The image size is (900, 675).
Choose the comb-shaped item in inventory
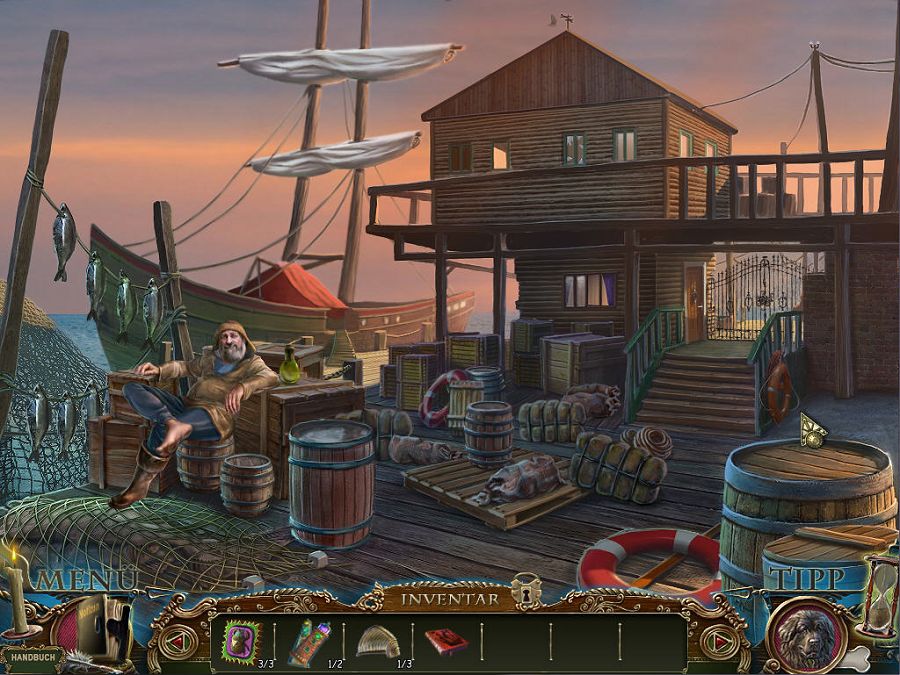pyautogui.click(x=377, y=639)
